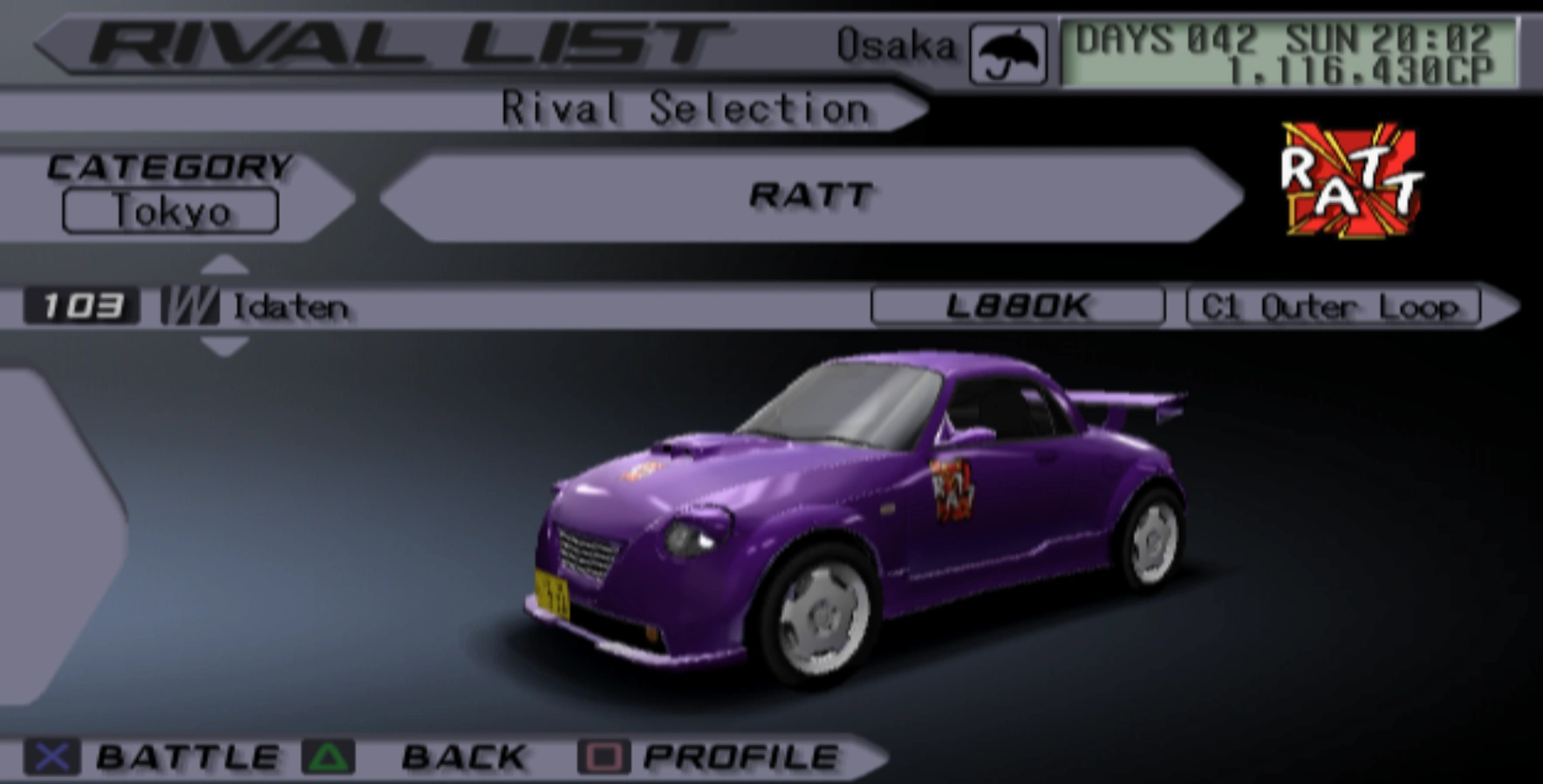Open the CATEGORY Tokyo selector
The height and width of the screenshot is (784, 1543).
click(x=169, y=209)
